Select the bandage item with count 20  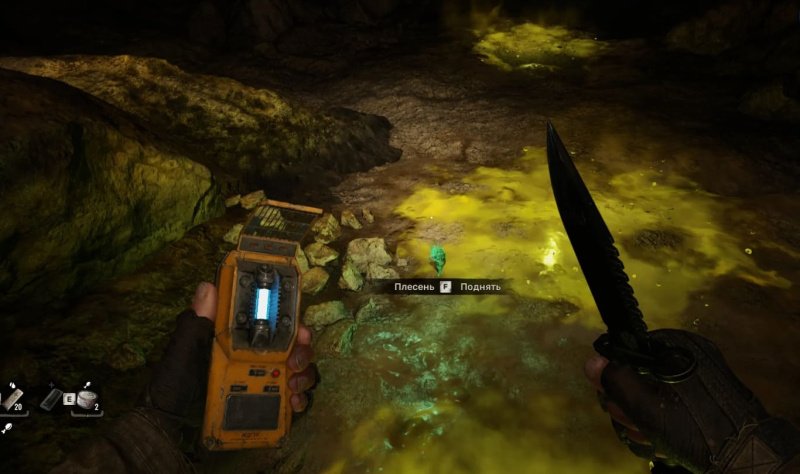12,399
